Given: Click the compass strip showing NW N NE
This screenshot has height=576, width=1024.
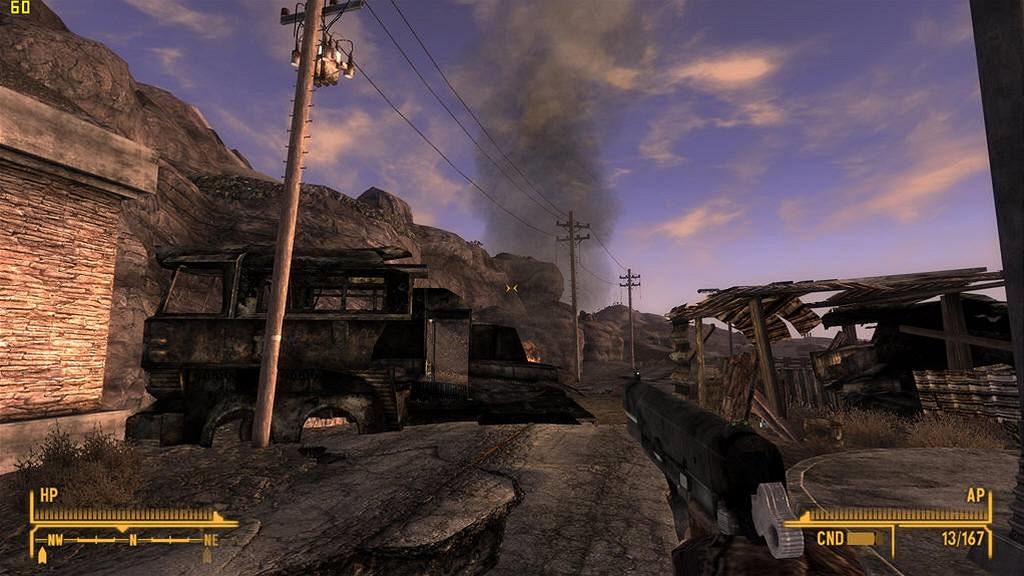Looking at the screenshot, I should [x=132, y=540].
